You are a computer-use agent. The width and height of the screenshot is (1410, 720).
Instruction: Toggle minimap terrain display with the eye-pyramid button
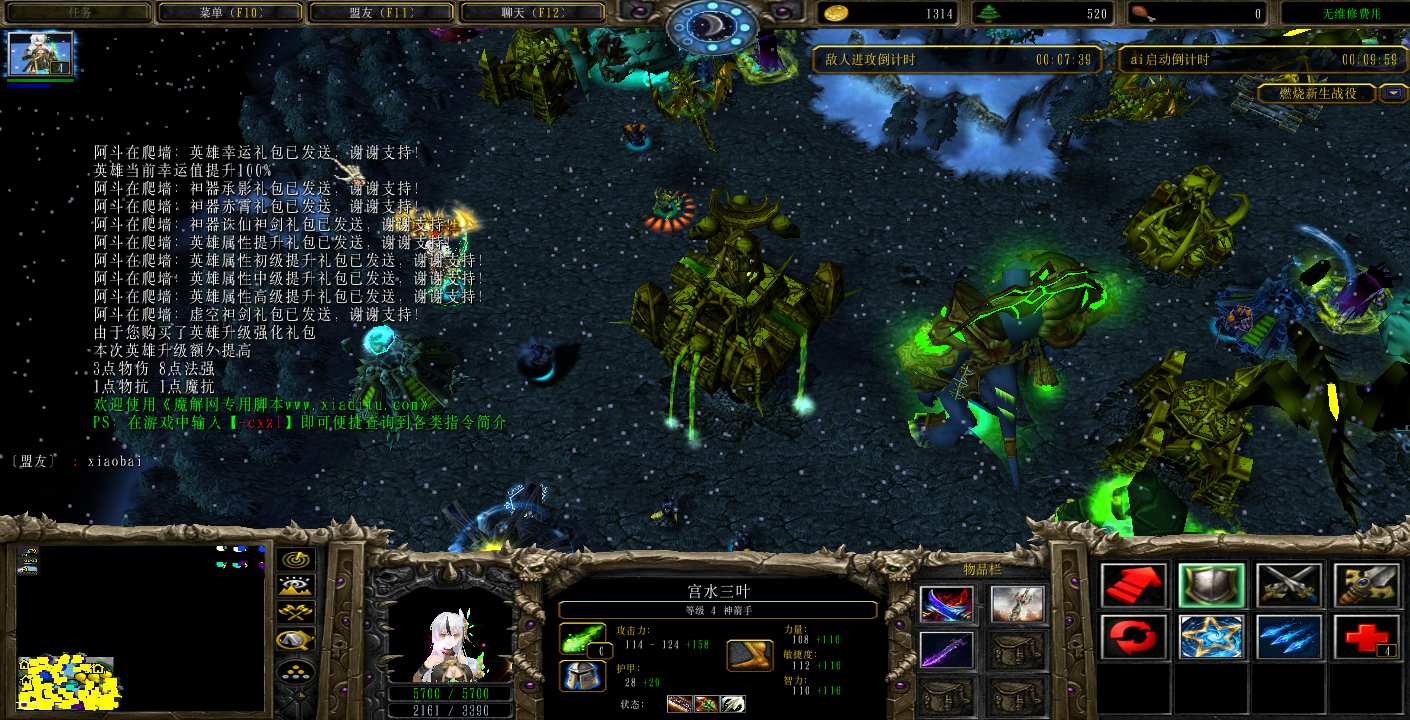[296, 587]
